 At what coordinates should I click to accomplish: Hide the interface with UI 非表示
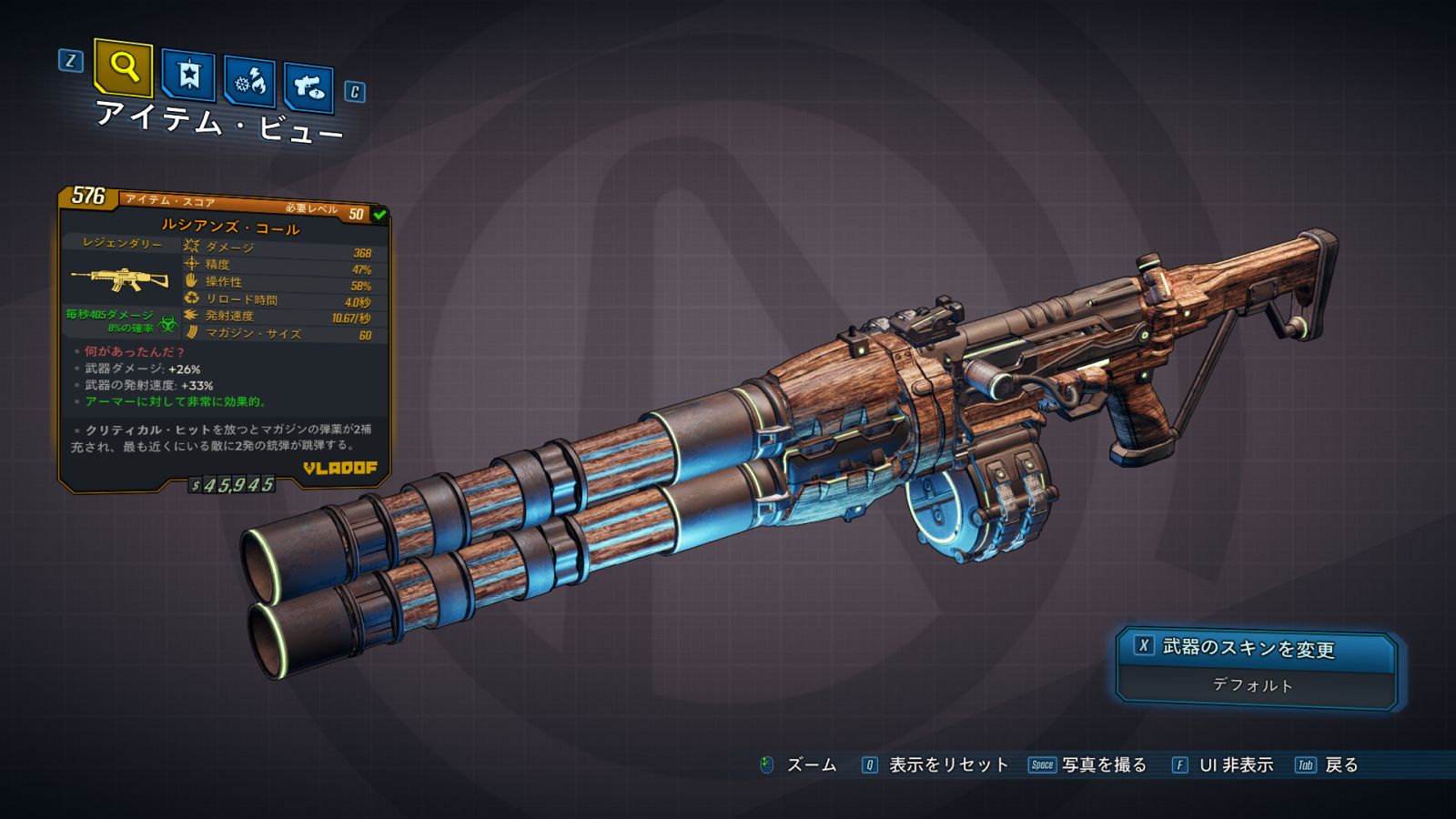coord(1235,765)
